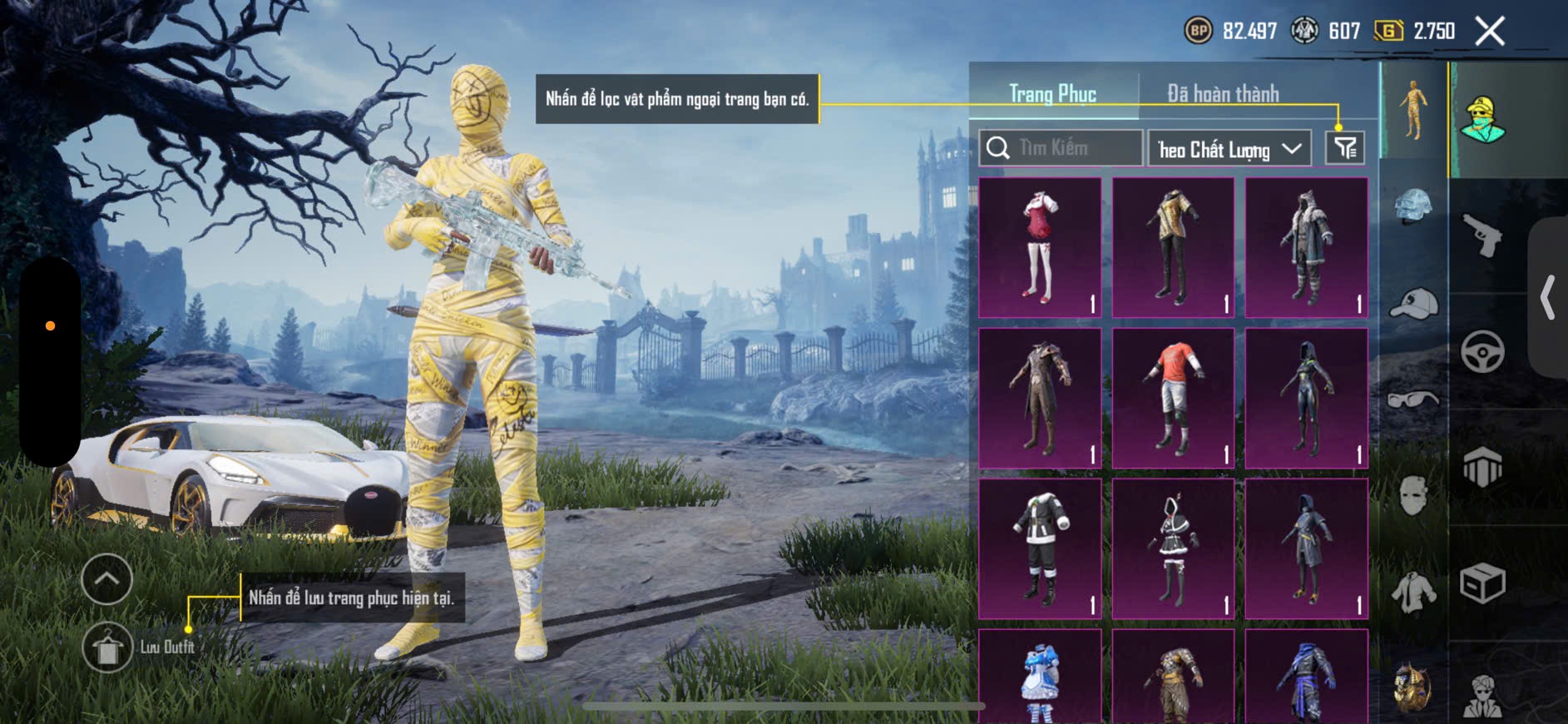Close the inventory with the X button
This screenshot has height=724, width=1568.
pyautogui.click(x=1489, y=32)
